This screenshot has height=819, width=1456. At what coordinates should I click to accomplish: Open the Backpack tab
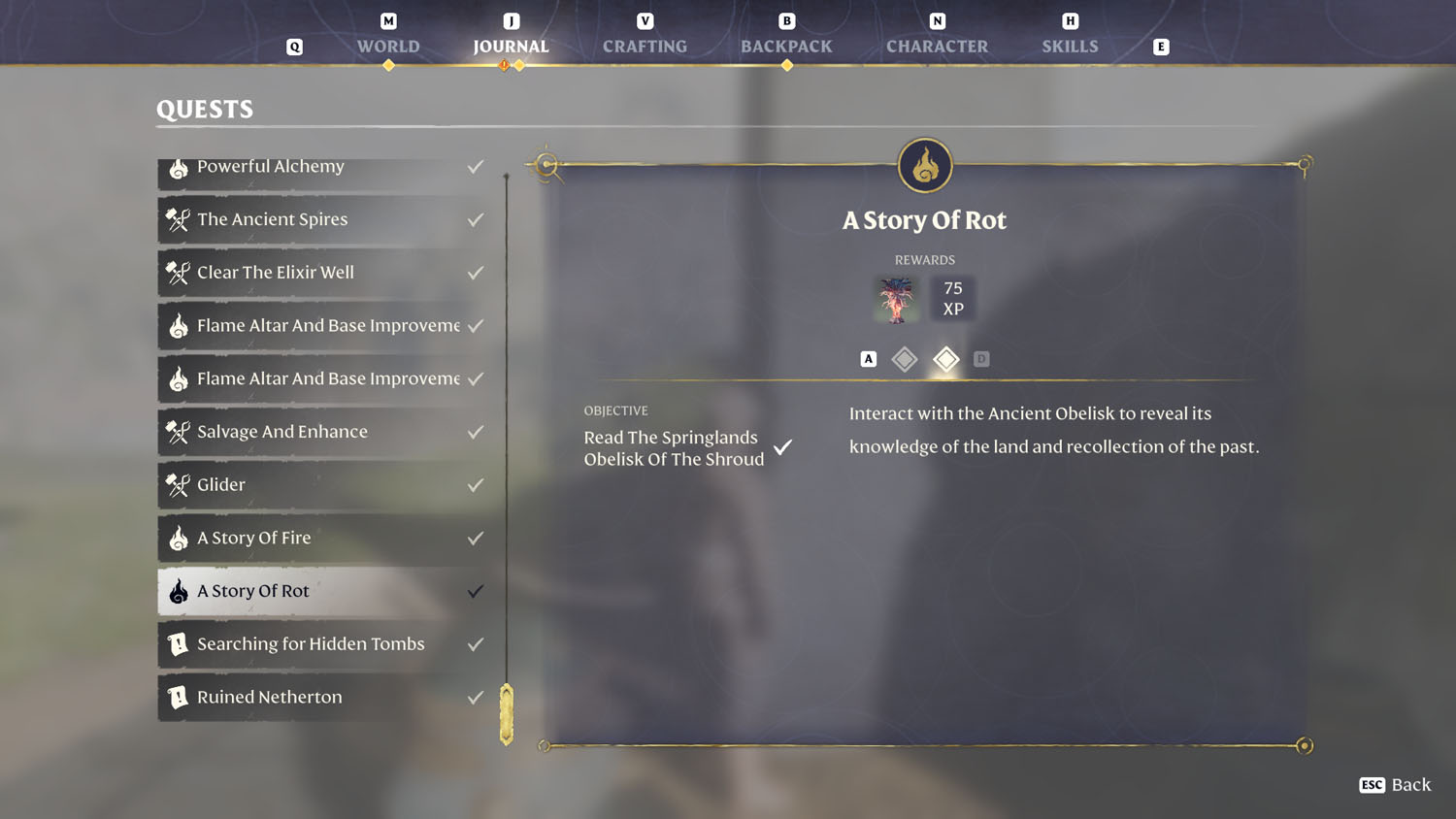pos(786,46)
